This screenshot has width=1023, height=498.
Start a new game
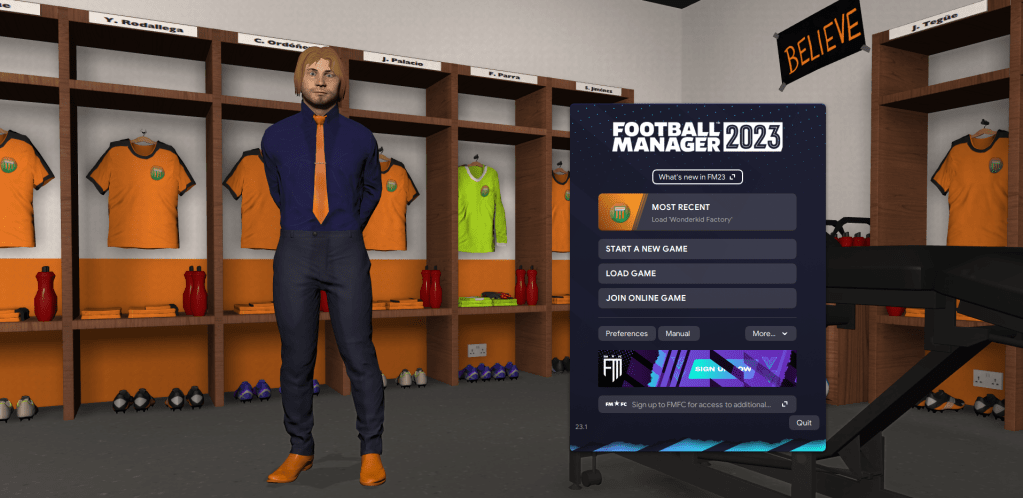click(x=697, y=248)
